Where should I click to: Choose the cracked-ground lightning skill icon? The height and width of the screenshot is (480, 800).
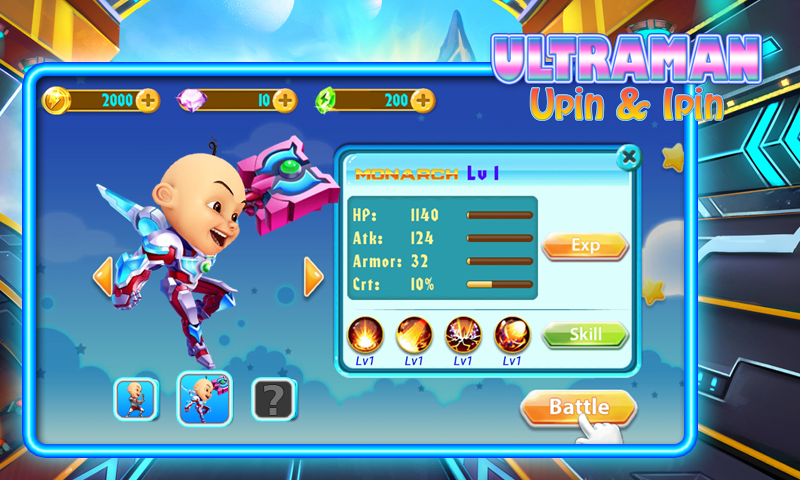click(463, 334)
